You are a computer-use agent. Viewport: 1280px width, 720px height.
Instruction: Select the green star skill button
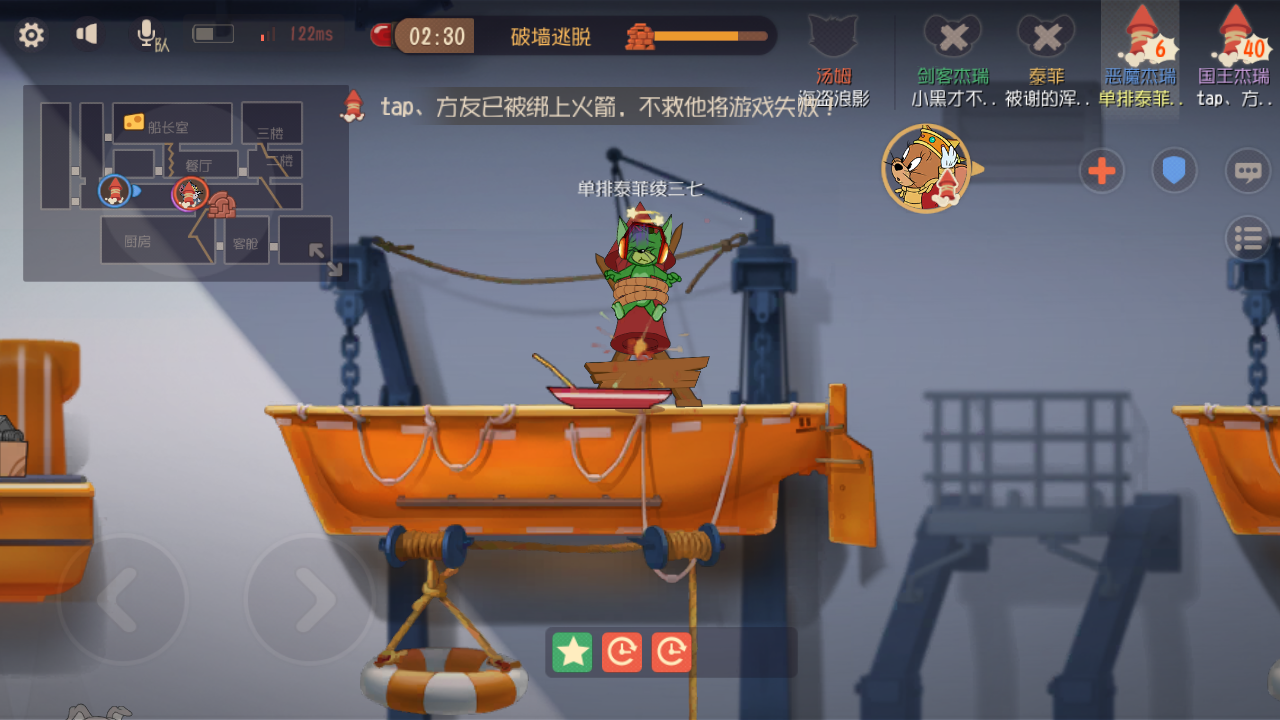(572, 652)
